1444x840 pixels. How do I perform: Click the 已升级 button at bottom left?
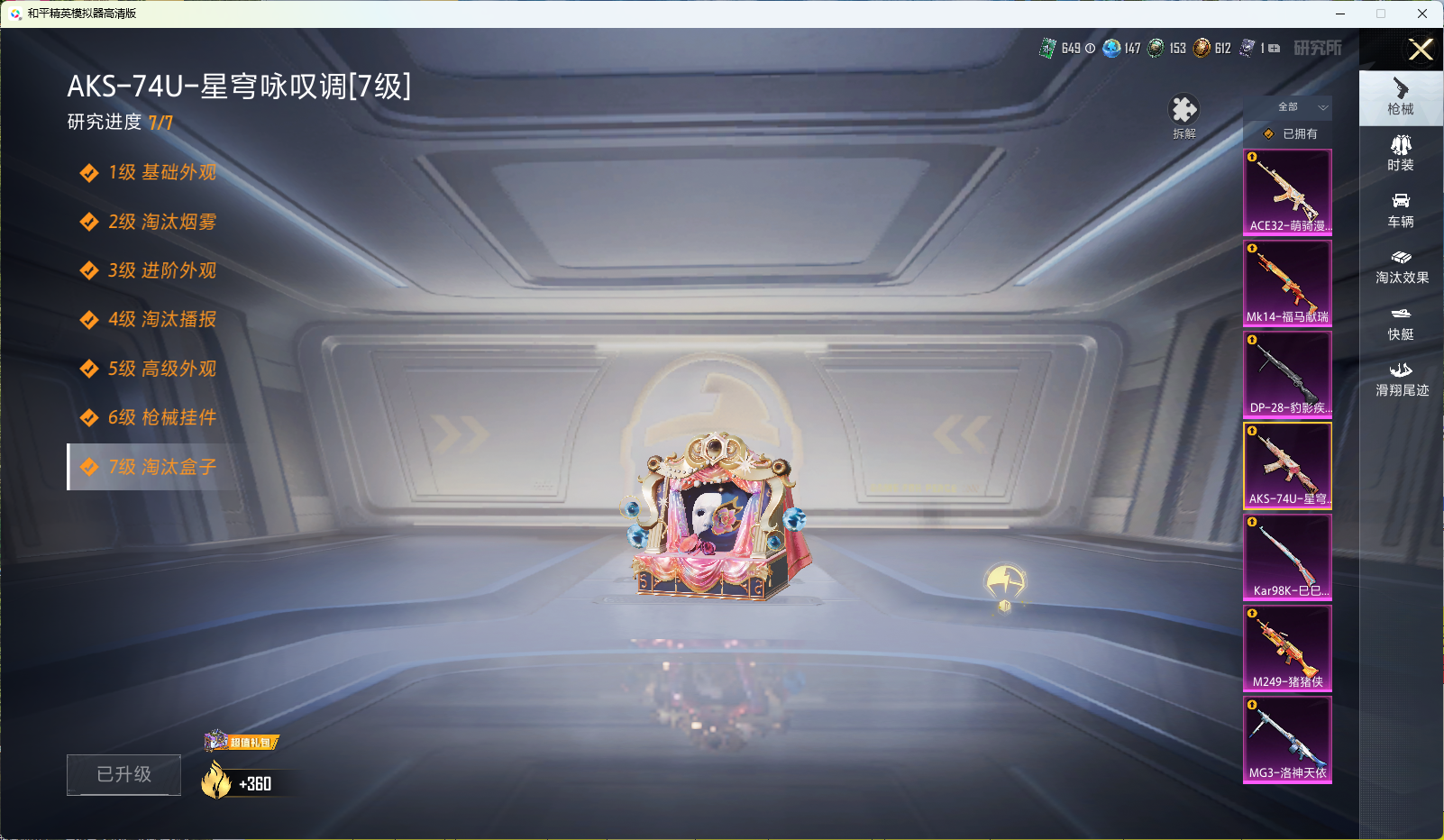(x=123, y=774)
